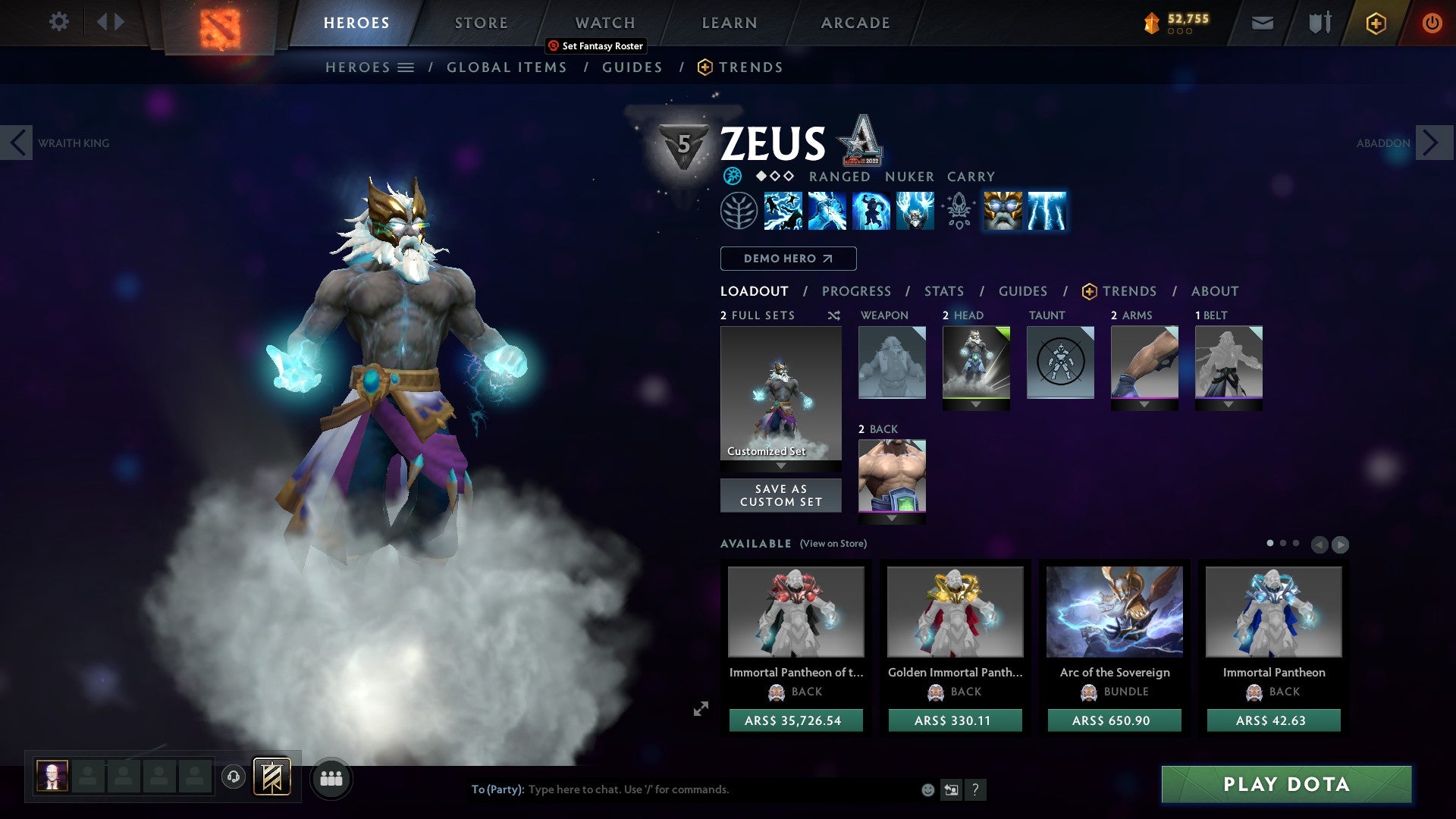
Task: Click the red power button icon
Action: pyautogui.click(x=1432, y=23)
